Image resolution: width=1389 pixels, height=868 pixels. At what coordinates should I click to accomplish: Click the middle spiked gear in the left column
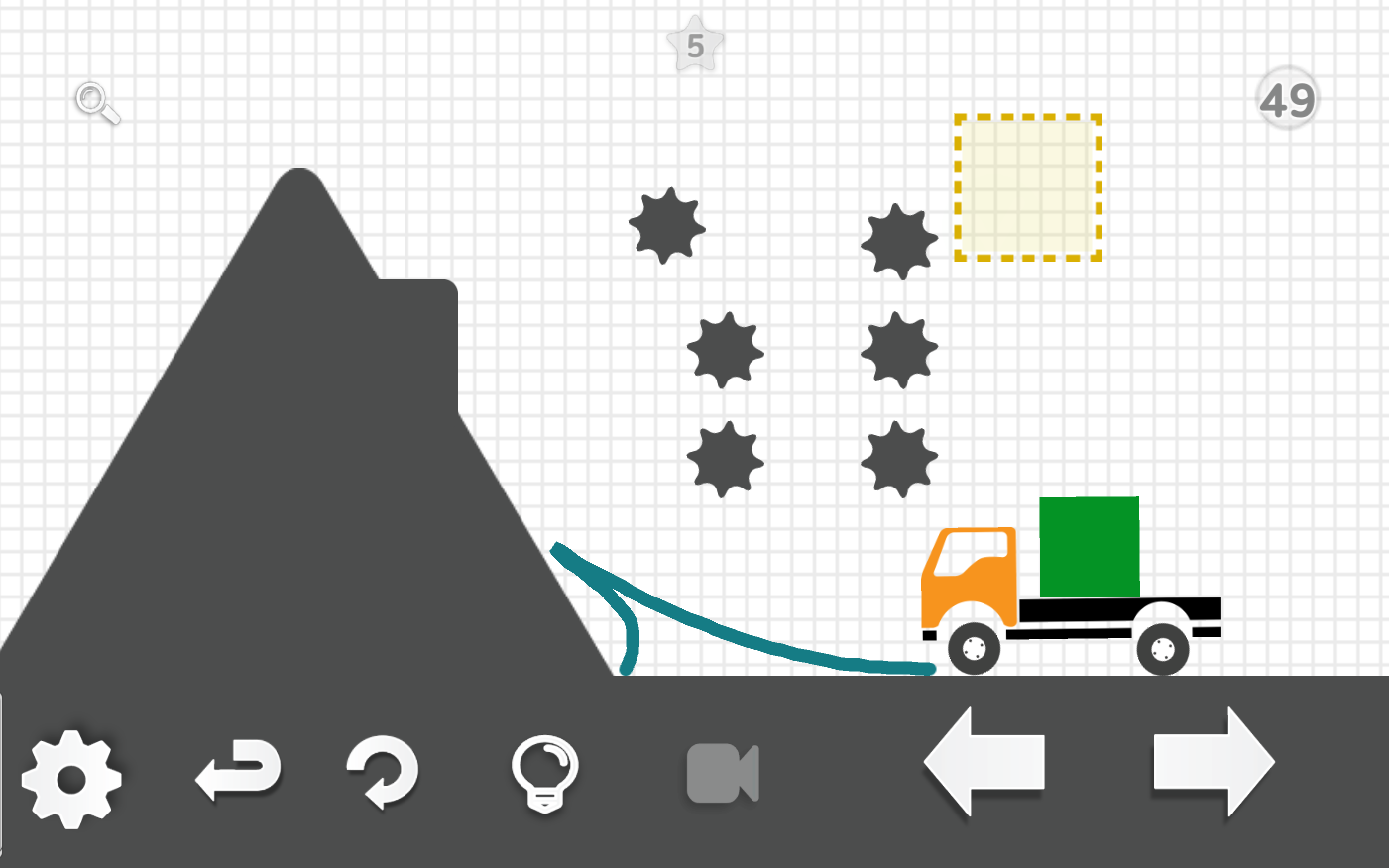pyautogui.click(x=725, y=352)
